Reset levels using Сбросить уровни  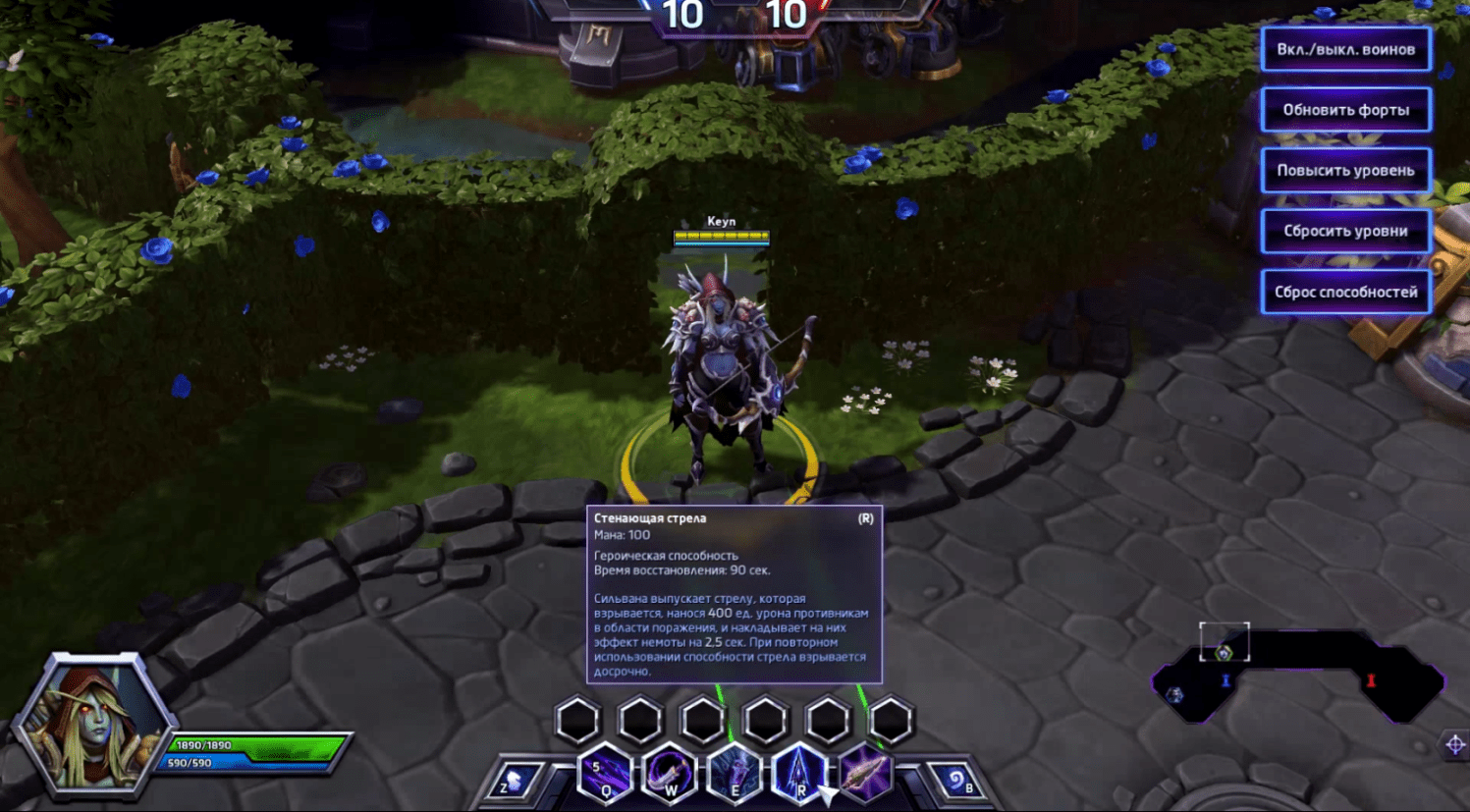(x=1345, y=232)
